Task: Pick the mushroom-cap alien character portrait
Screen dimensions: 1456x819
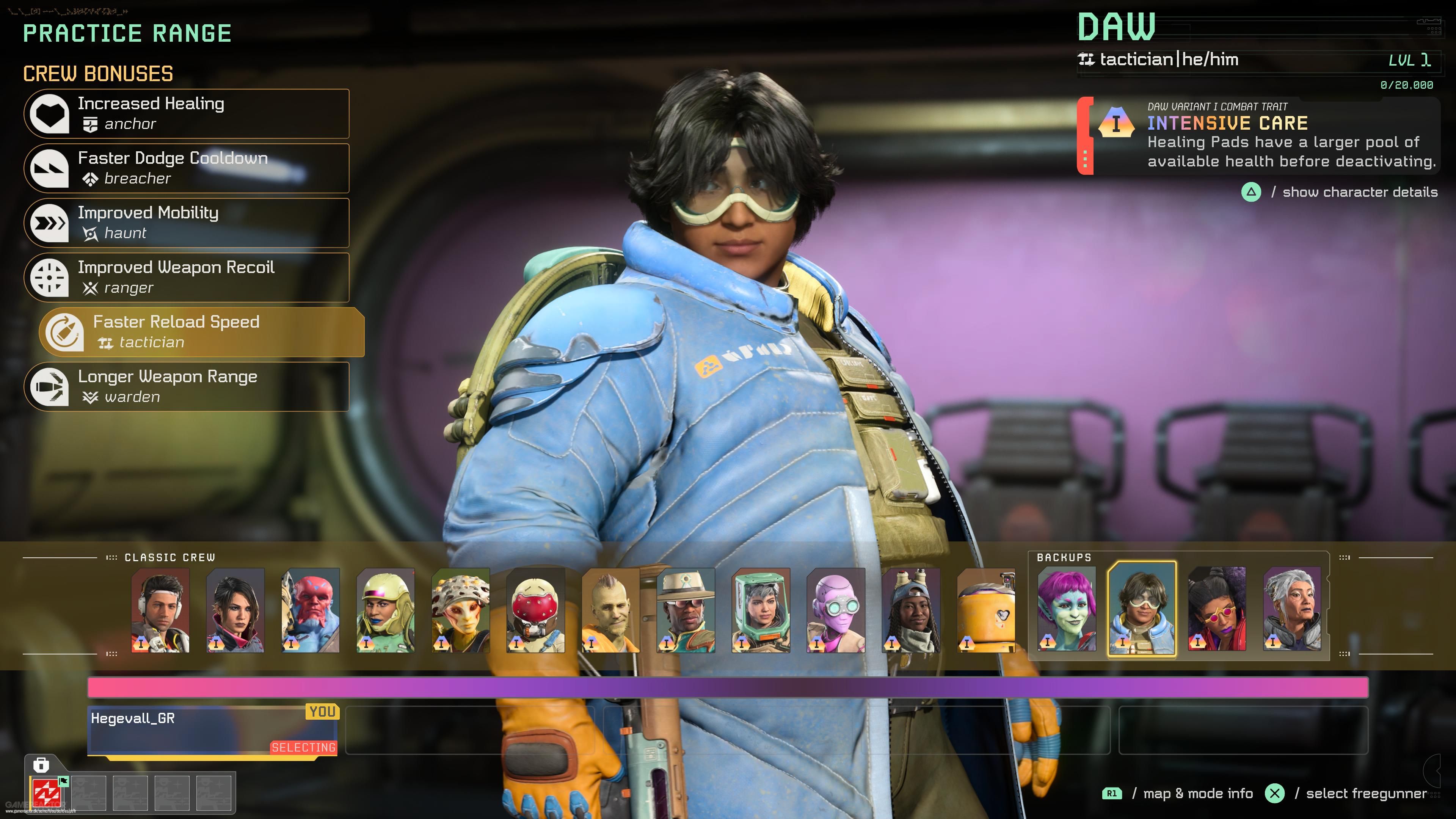Action: pyautogui.click(x=461, y=610)
